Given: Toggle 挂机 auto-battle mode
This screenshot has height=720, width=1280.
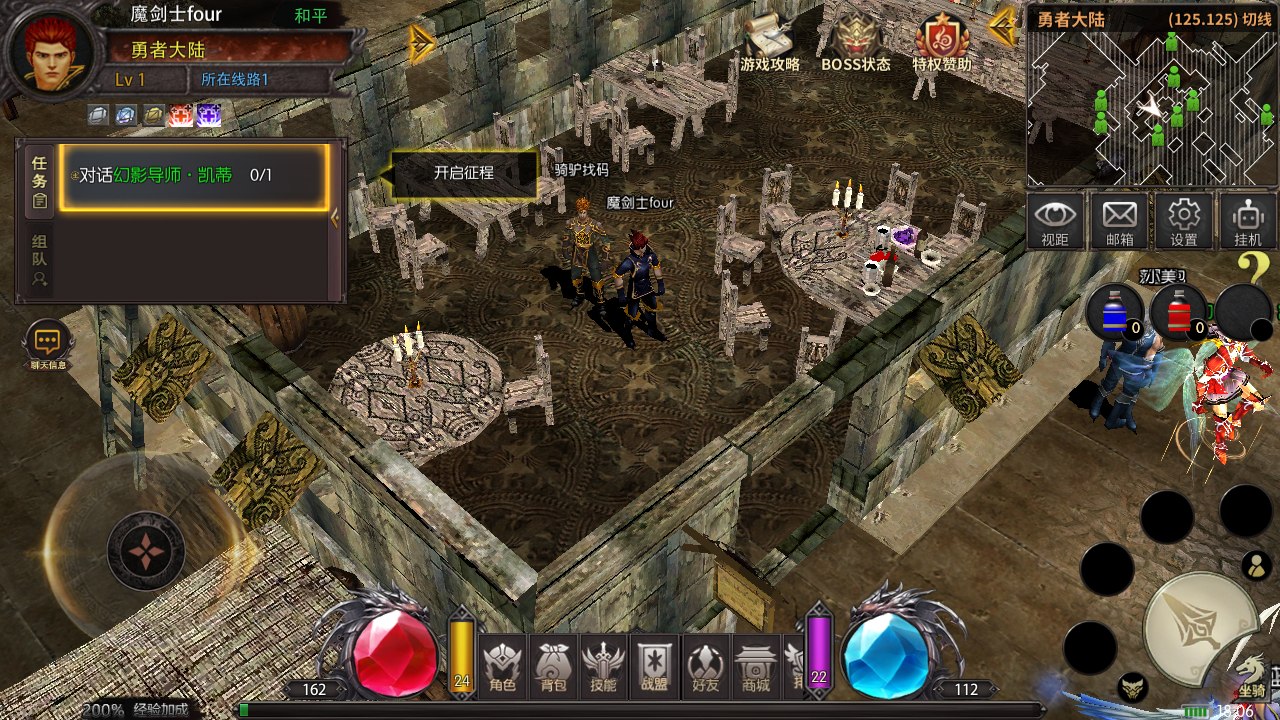Looking at the screenshot, I should (1248, 221).
